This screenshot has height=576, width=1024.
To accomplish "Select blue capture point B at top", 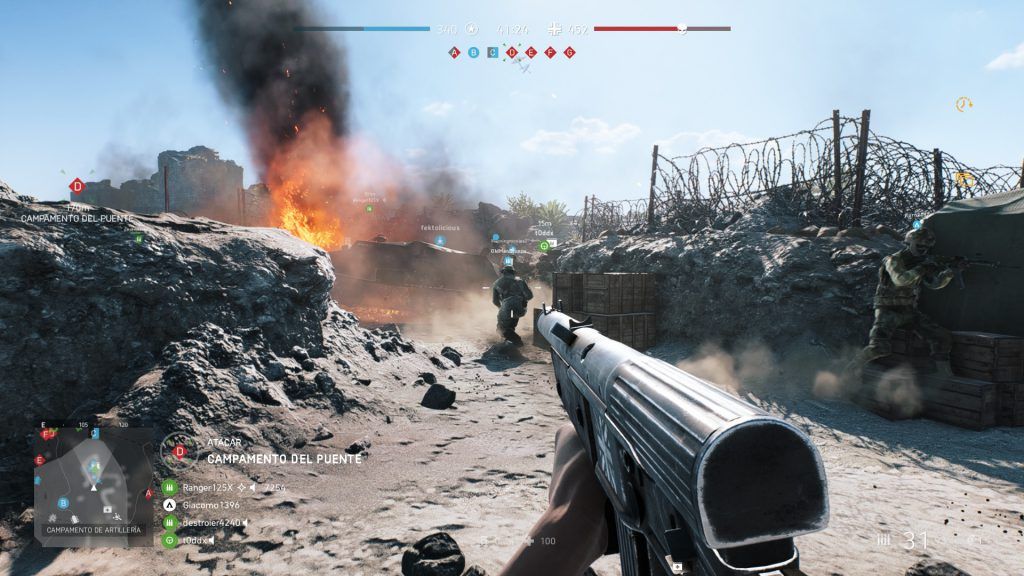I will point(474,52).
